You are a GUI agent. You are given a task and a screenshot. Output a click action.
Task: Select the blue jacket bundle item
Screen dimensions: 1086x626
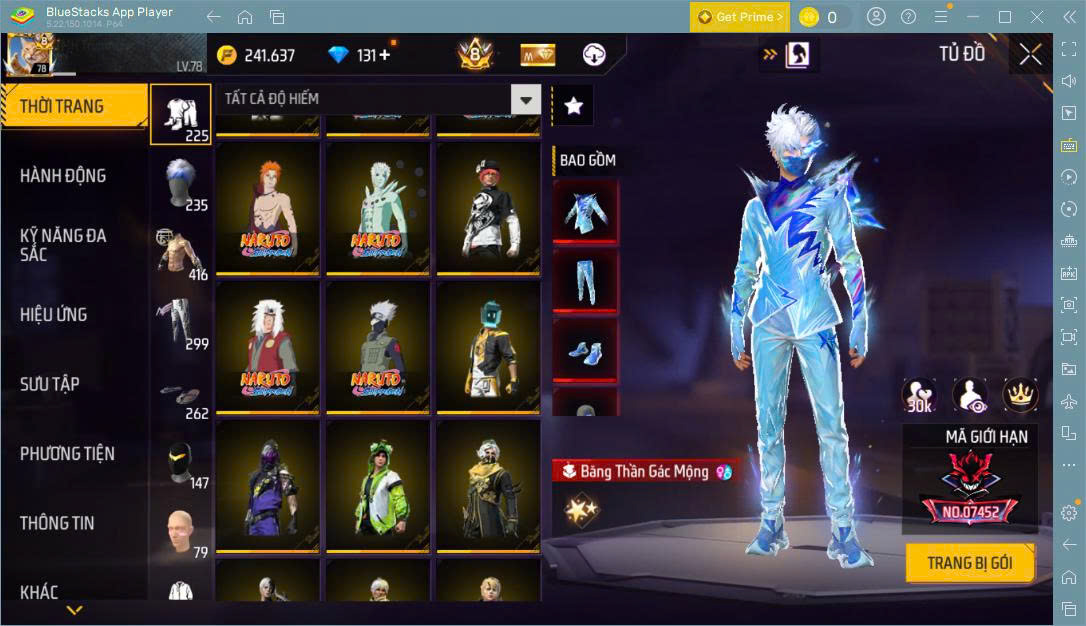coord(585,212)
